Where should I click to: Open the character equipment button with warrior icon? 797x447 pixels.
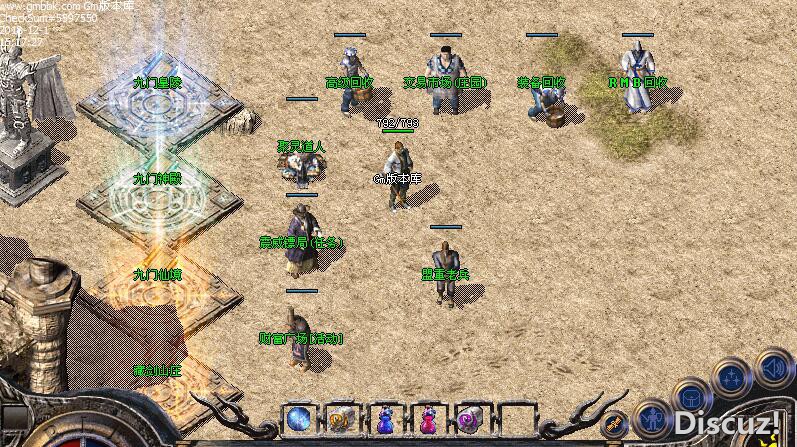click(653, 416)
